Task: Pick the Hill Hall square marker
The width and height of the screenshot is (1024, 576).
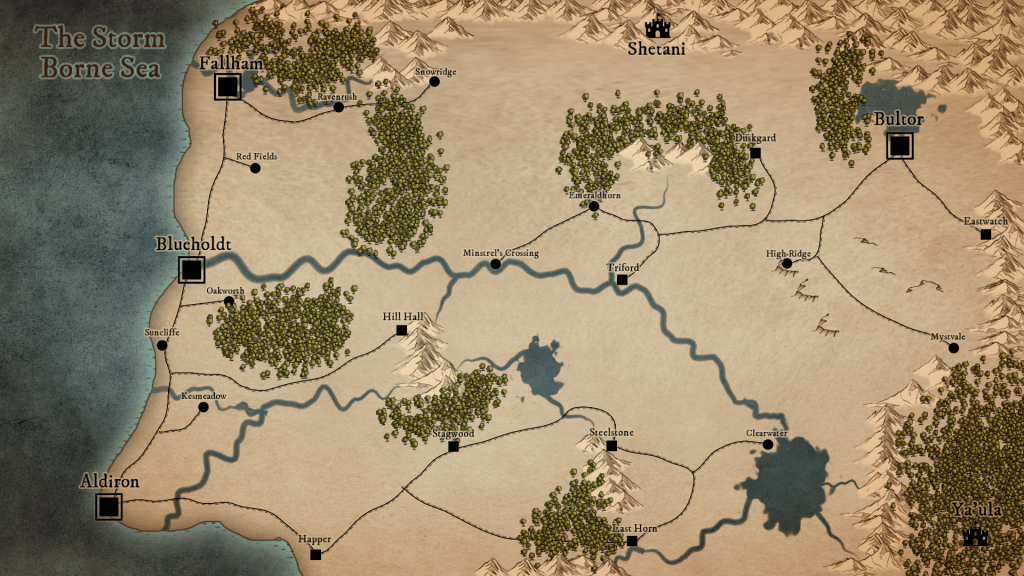Action: 402,329
